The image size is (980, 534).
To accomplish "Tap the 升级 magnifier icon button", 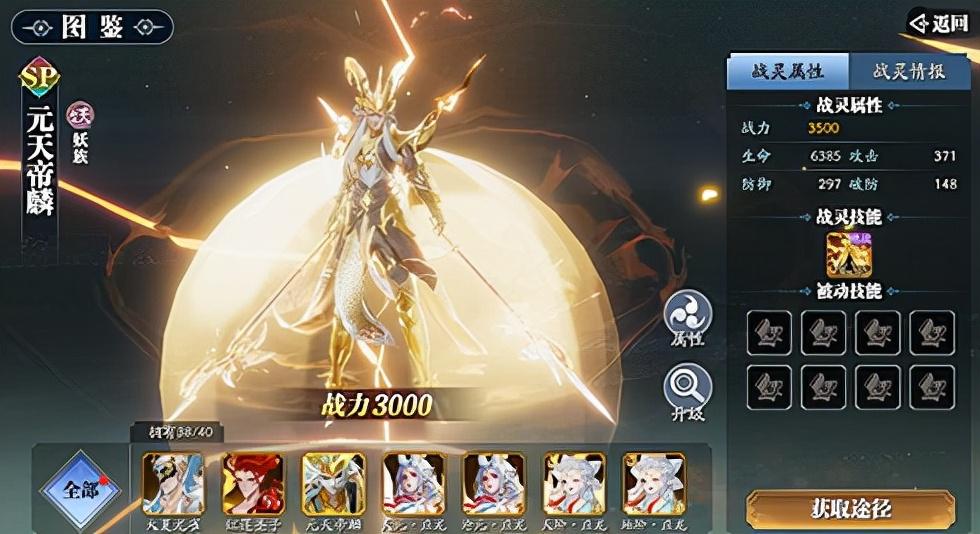I will pos(688,388).
